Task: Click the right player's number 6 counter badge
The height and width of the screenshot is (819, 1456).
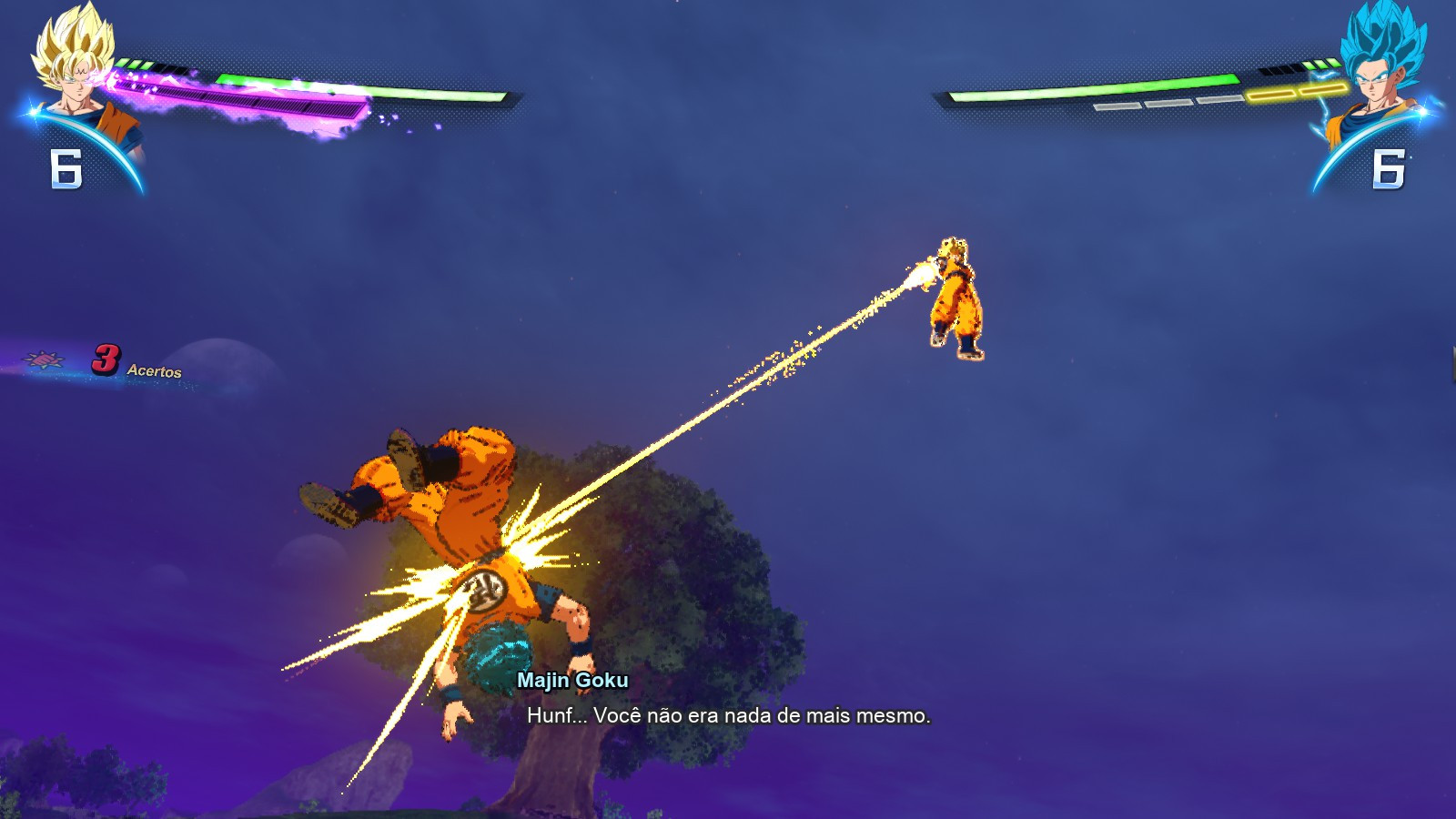Action: tap(1387, 168)
